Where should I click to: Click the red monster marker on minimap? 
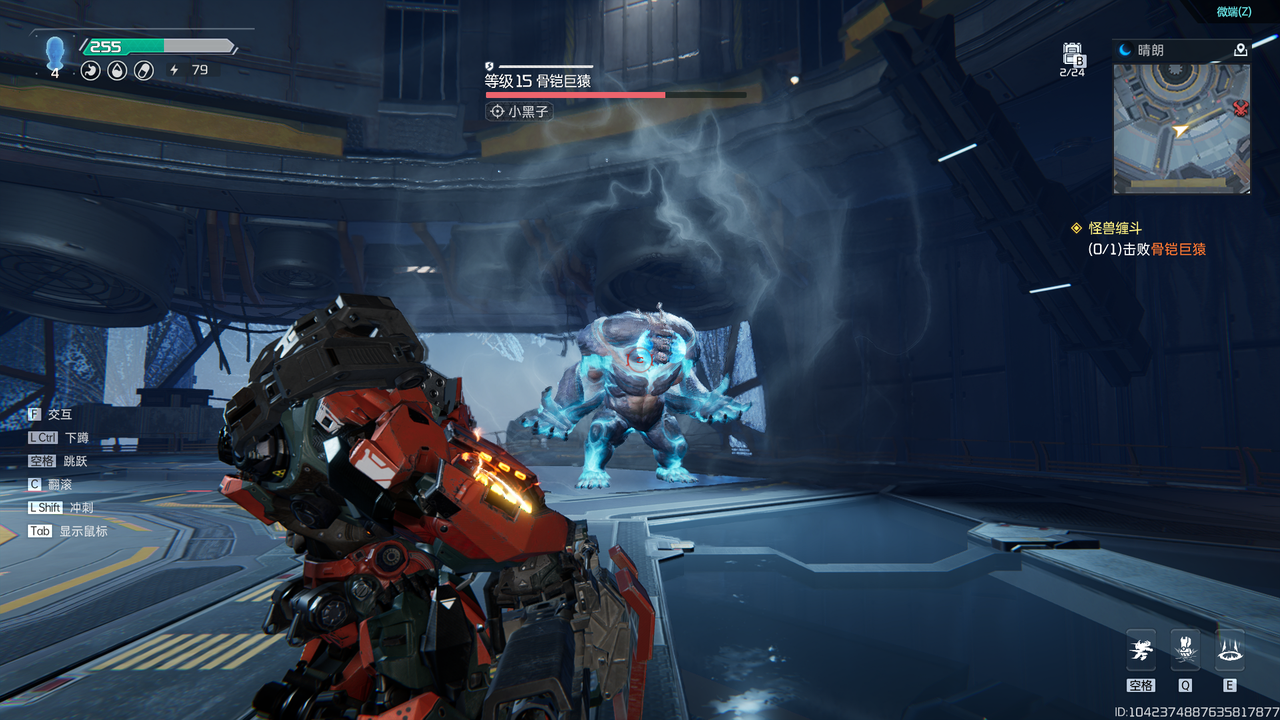pos(1241,108)
